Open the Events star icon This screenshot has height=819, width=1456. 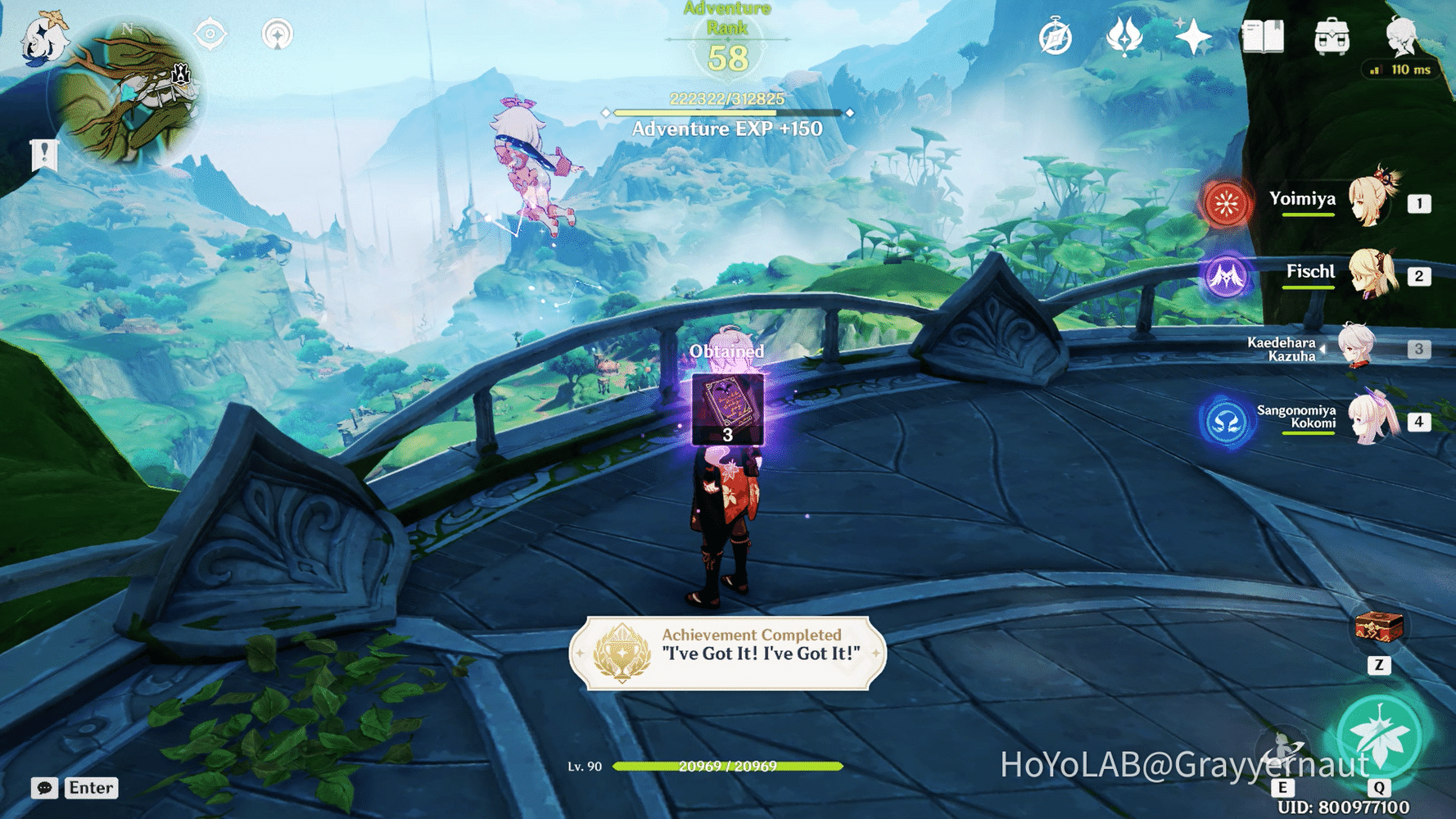(x=1194, y=34)
